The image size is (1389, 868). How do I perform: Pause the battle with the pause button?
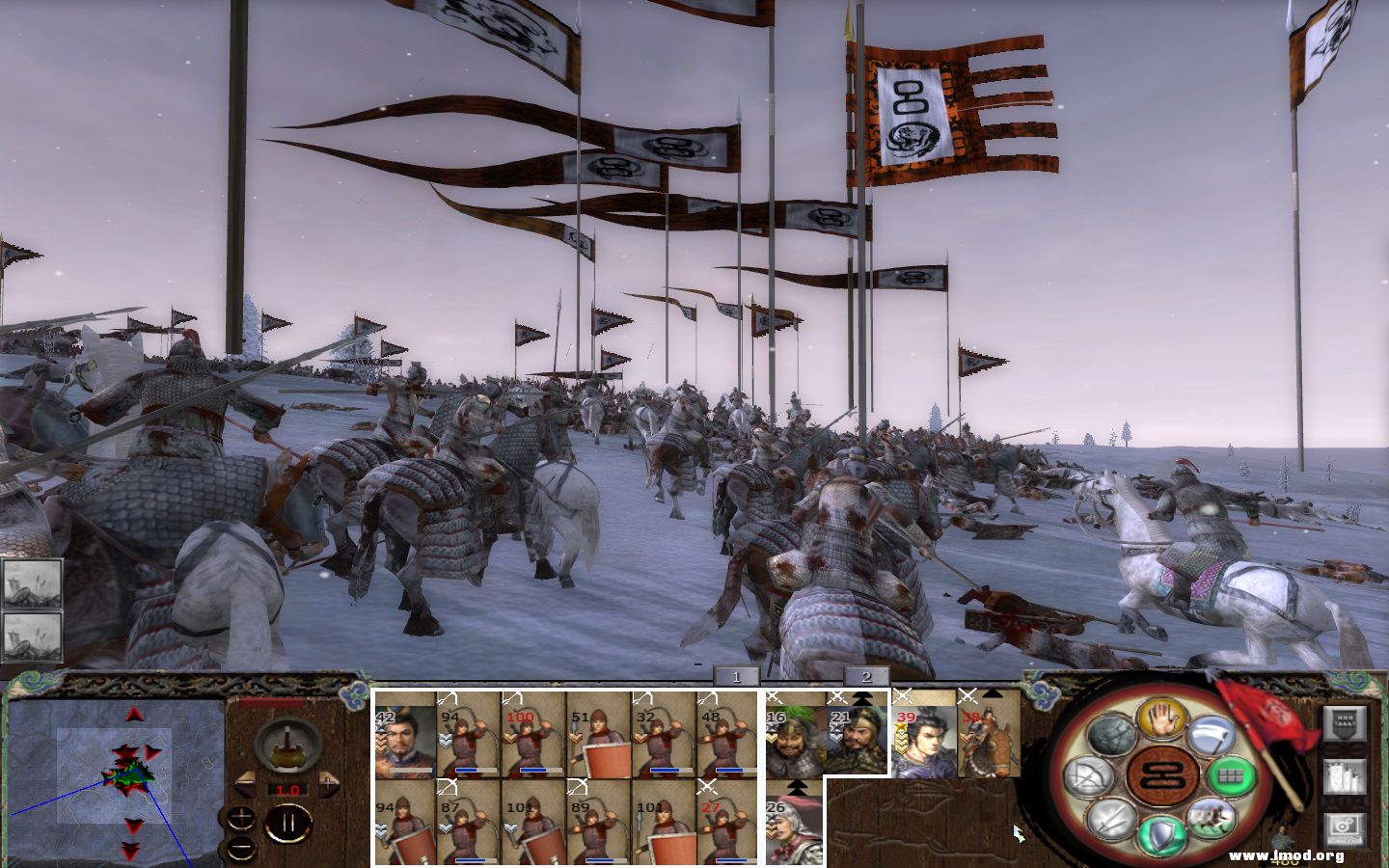289,823
